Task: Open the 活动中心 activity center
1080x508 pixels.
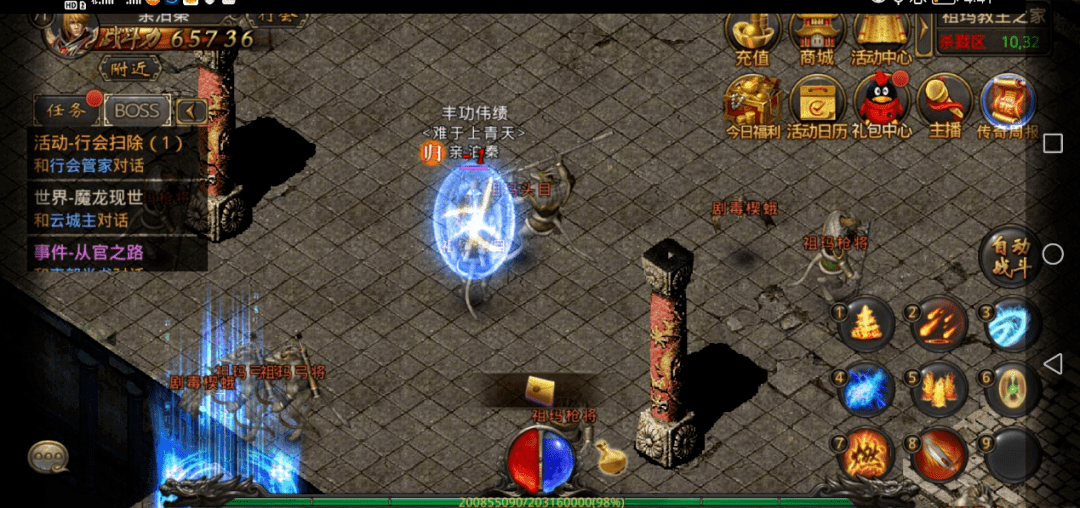Action: (881, 36)
